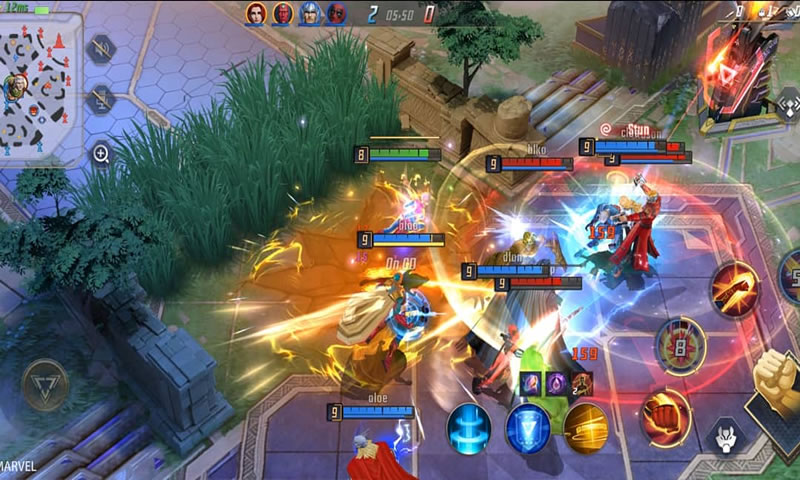Viewport: 800px width, 480px height.
Task: Click the magnifying glass zoom button
Action: 101,153
